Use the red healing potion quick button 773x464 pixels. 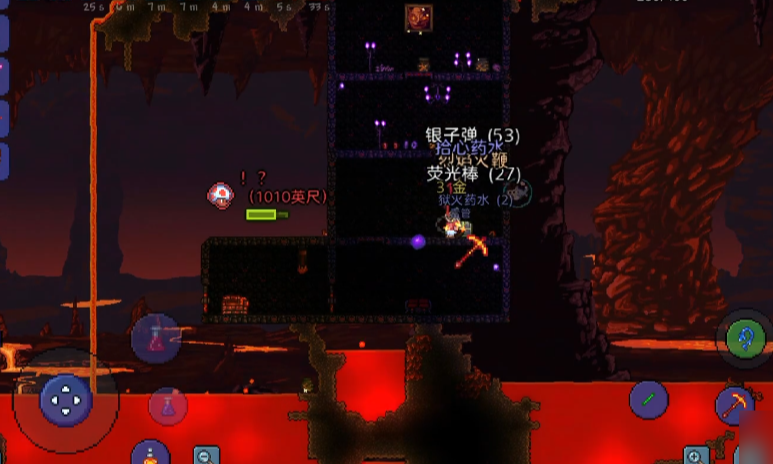tap(155, 339)
